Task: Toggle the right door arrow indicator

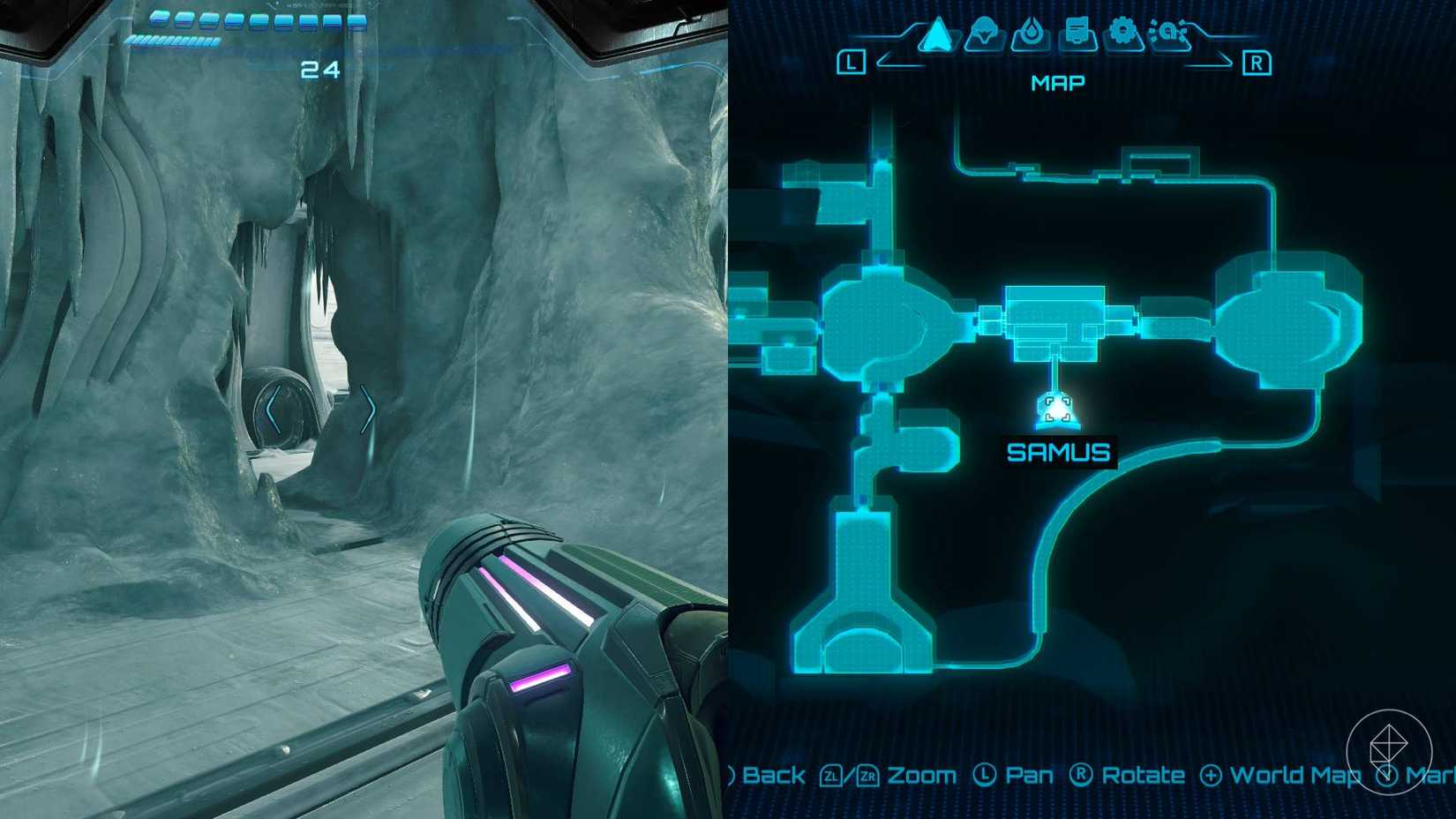Action: 369,407
